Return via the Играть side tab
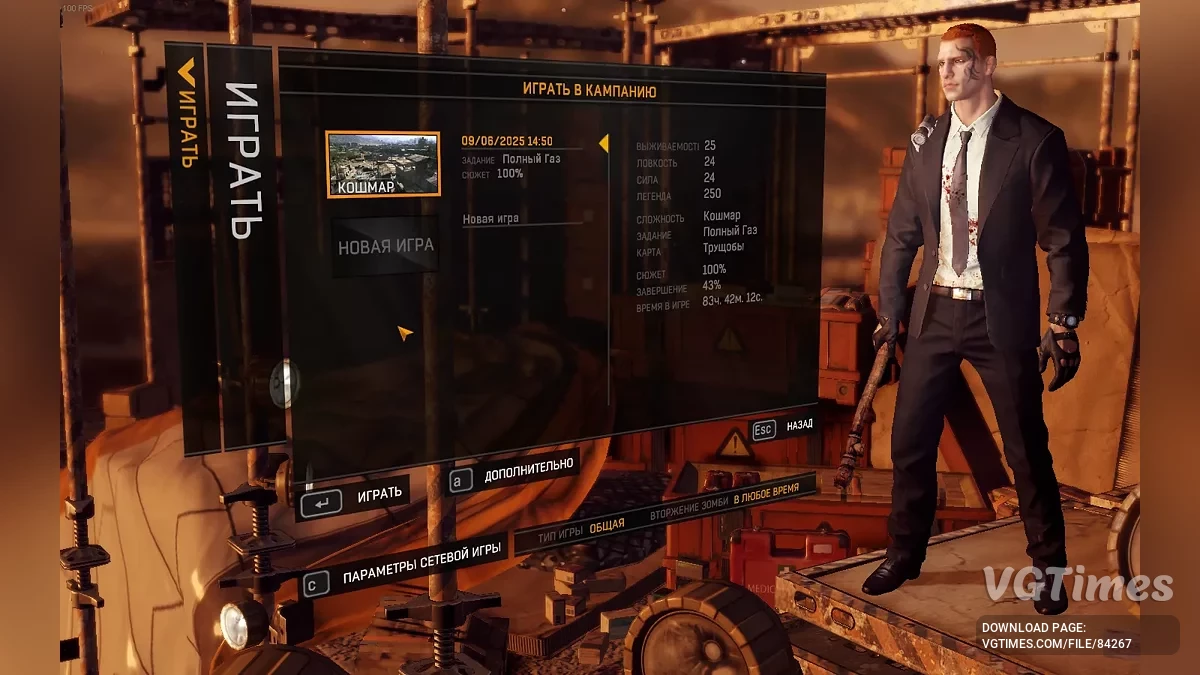This screenshot has height=675, width=1200. coord(186,114)
